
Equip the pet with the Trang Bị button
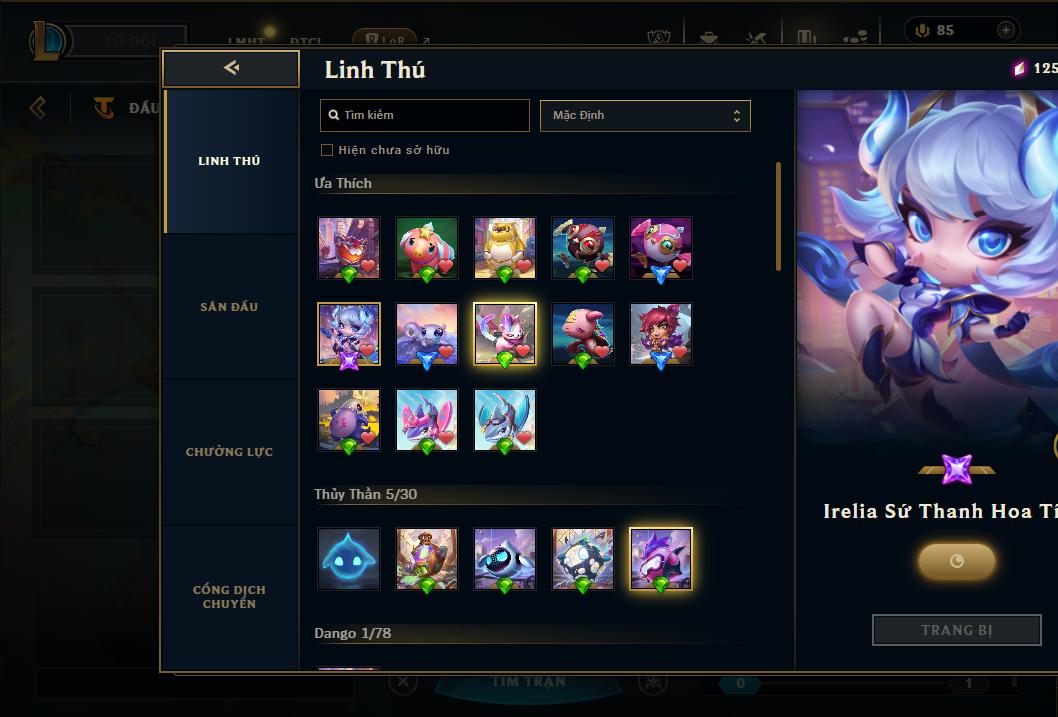(x=956, y=630)
